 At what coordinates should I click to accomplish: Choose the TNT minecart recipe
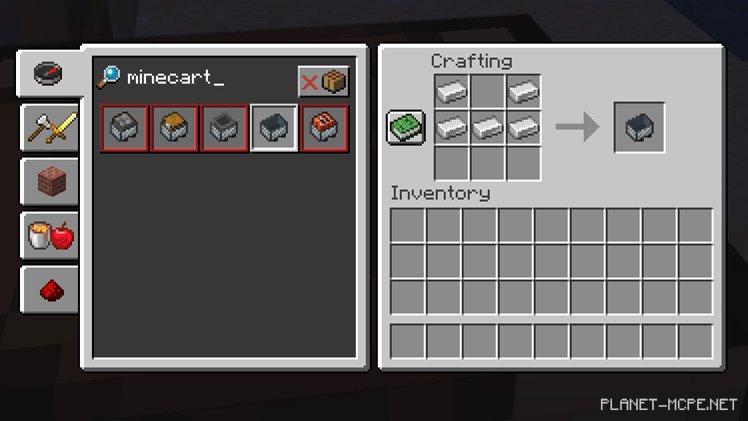coord(324,127)
